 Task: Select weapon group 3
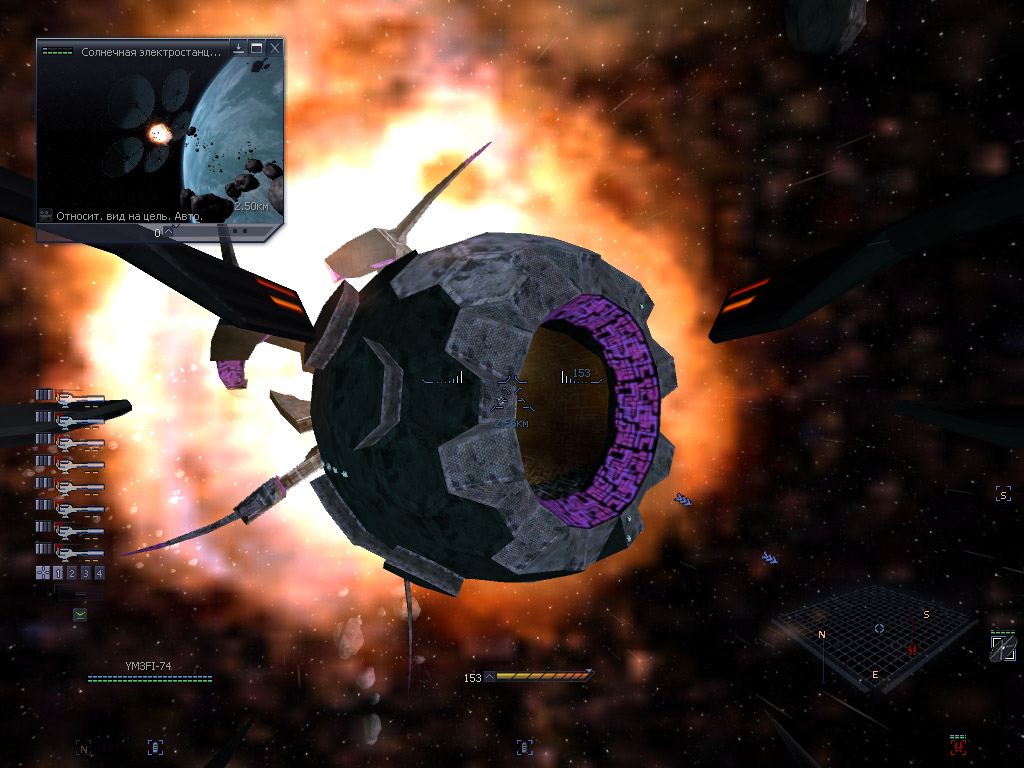click(x=86, y=573)
